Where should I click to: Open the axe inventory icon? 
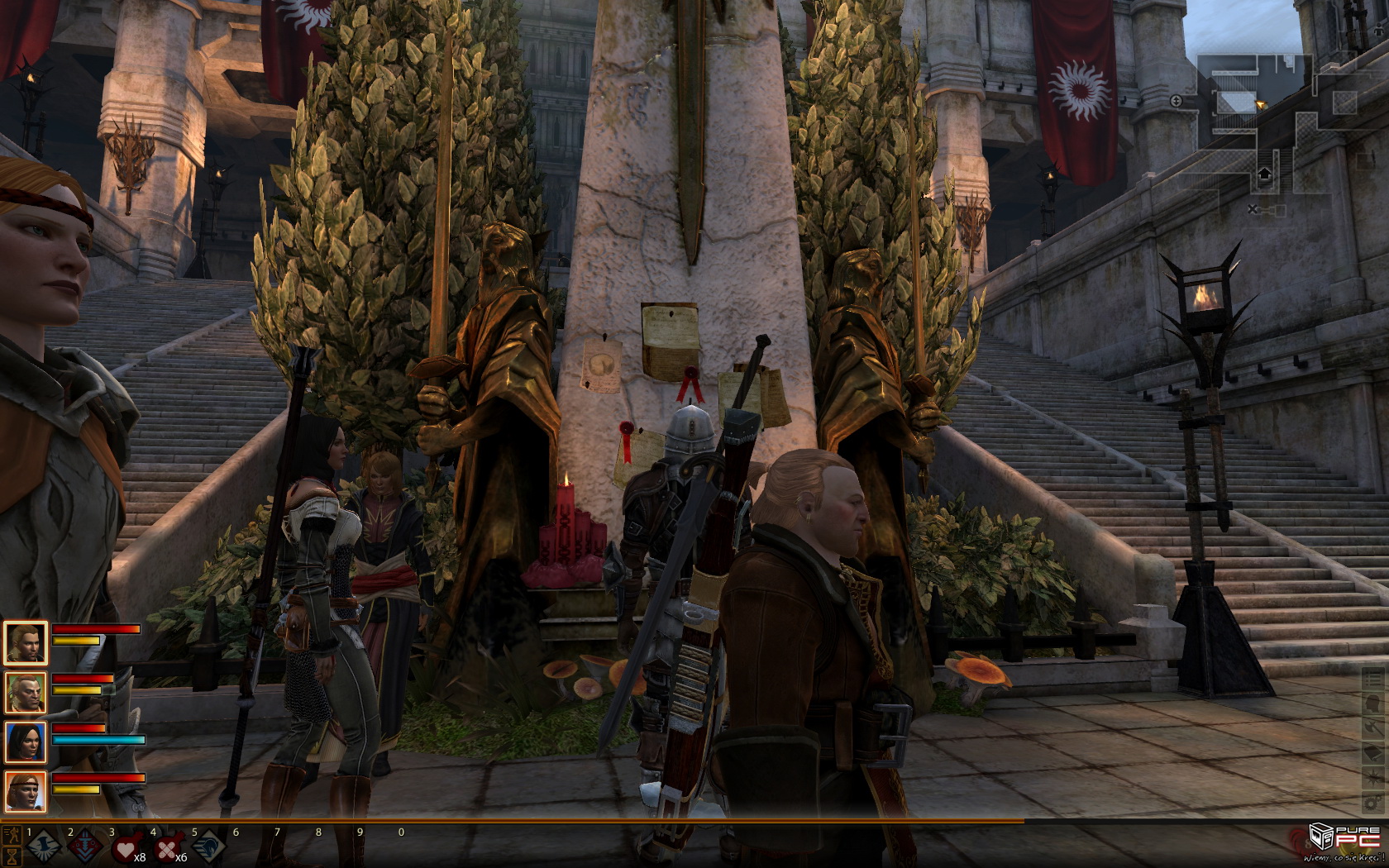pyautogui.click(x=1372, y=727)
